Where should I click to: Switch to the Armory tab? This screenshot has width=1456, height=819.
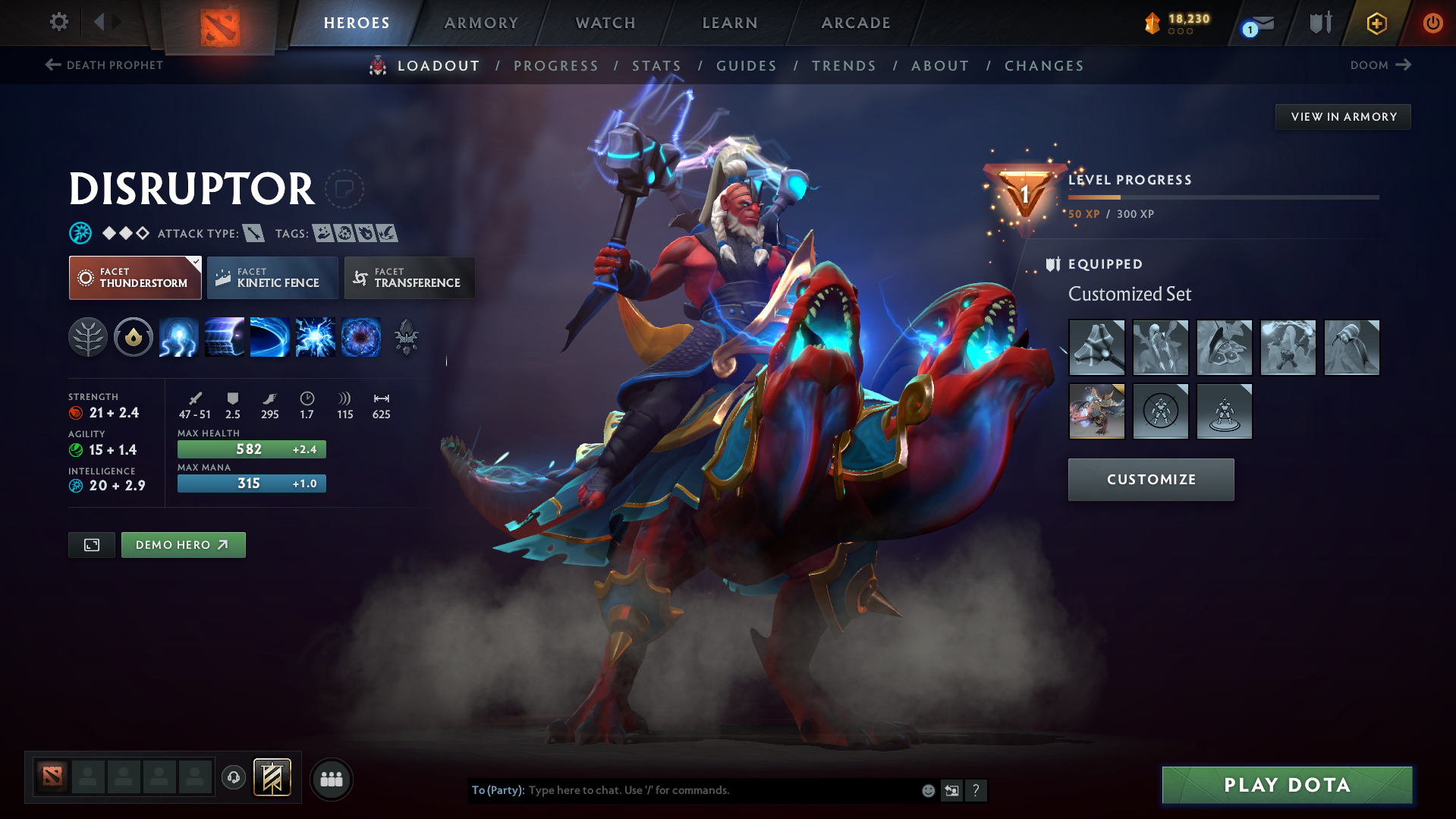pyautogui.click(x=481, y=23)
